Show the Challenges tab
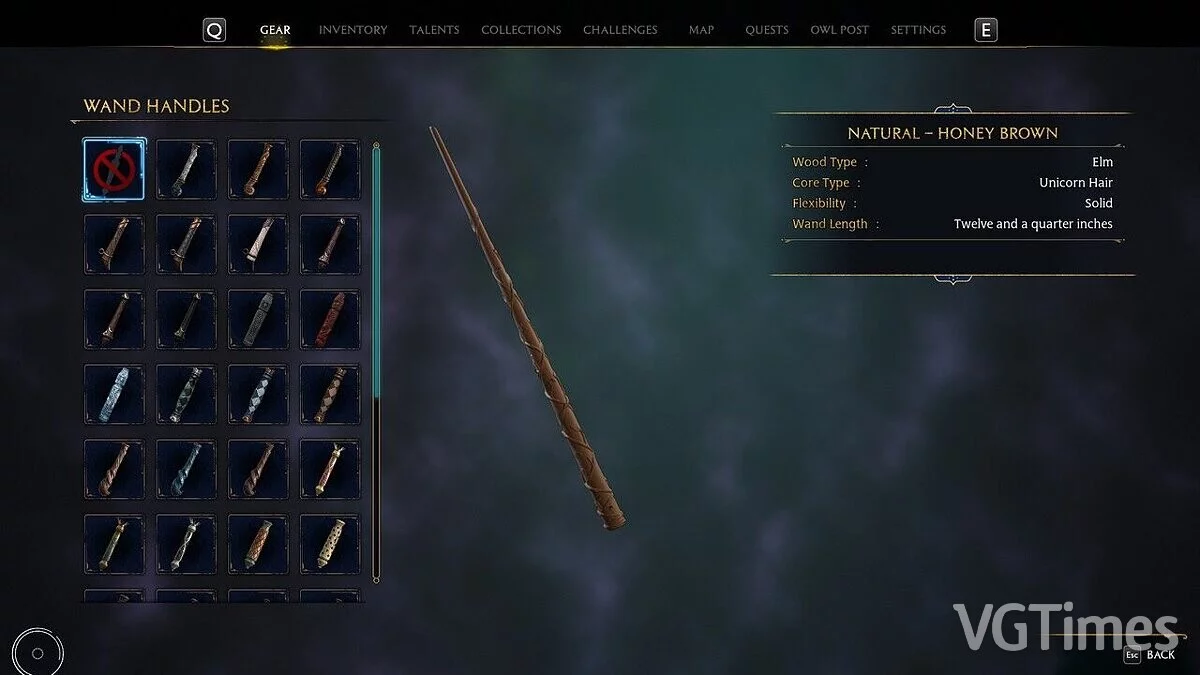Image resolution: width=1200 pixels, height=675 pixels. [x=620, y=30]
